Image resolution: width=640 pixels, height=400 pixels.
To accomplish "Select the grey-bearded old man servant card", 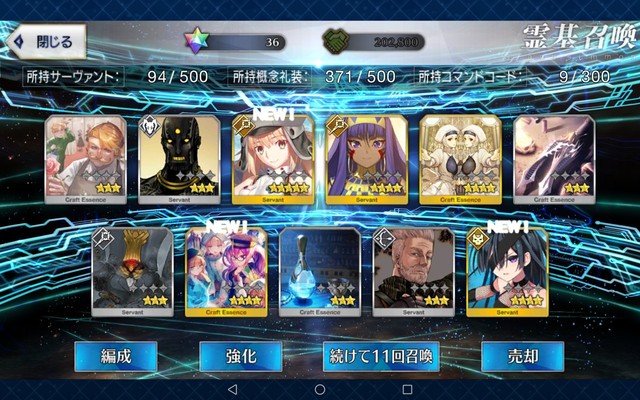I will tap(413, 272).
